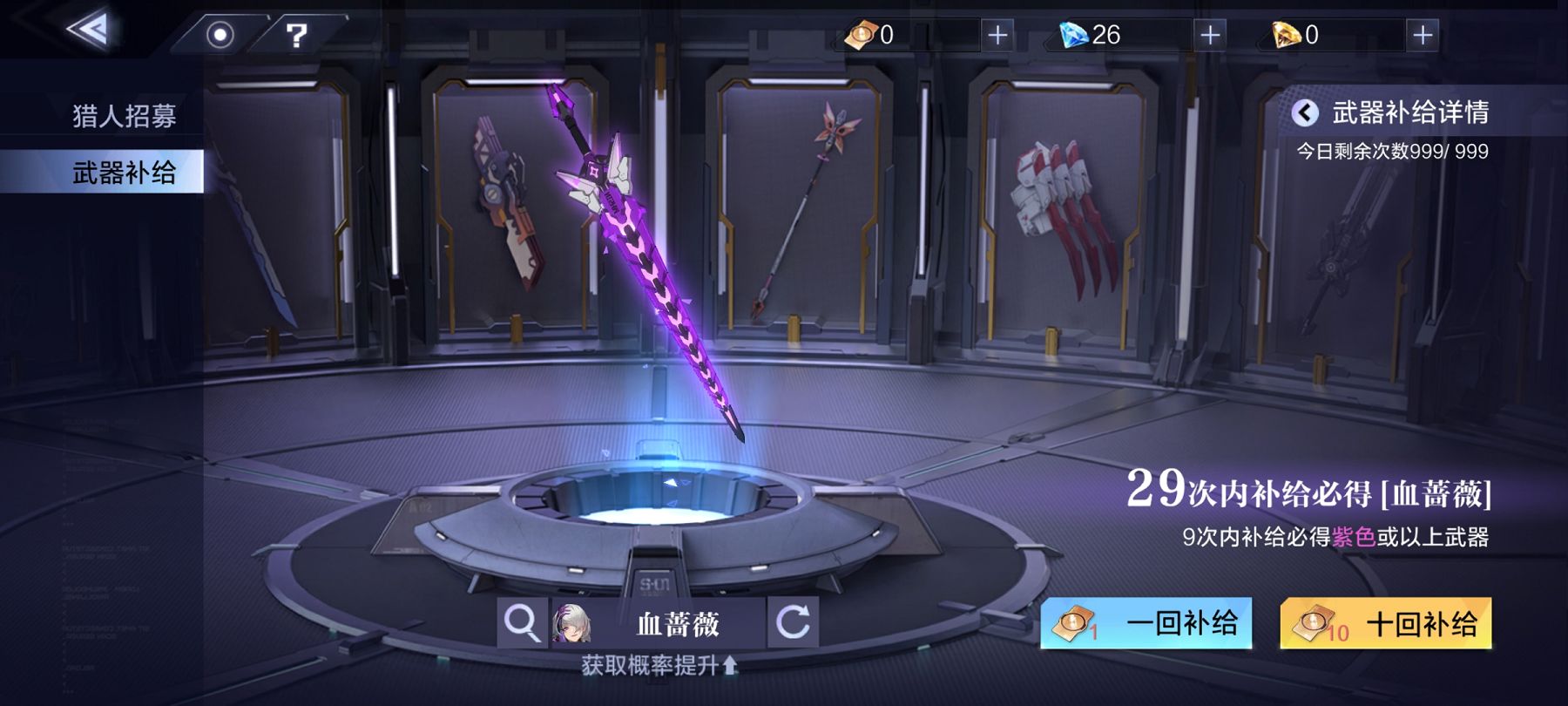This screenshot has width=1568, height=706.
Task: Select the 武器补给 tab
Action: [124, 173]
